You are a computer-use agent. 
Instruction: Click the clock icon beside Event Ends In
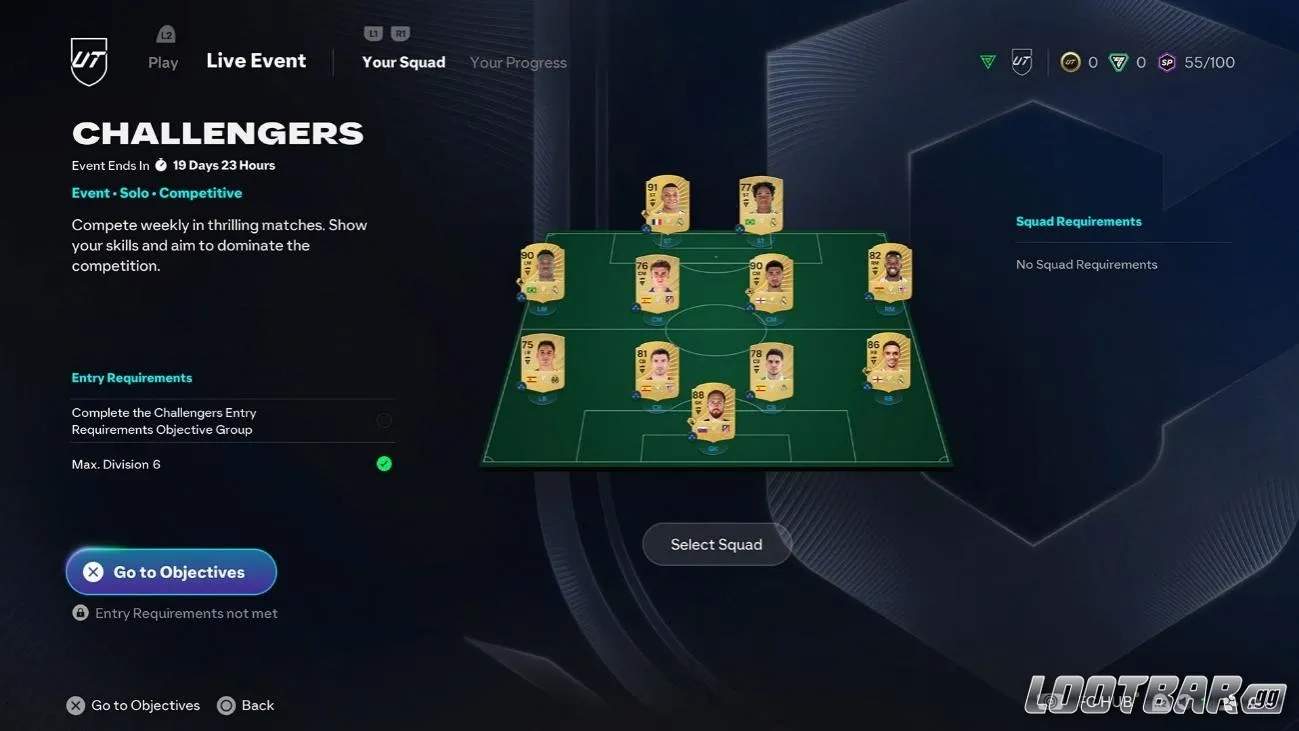click(161, 164)
